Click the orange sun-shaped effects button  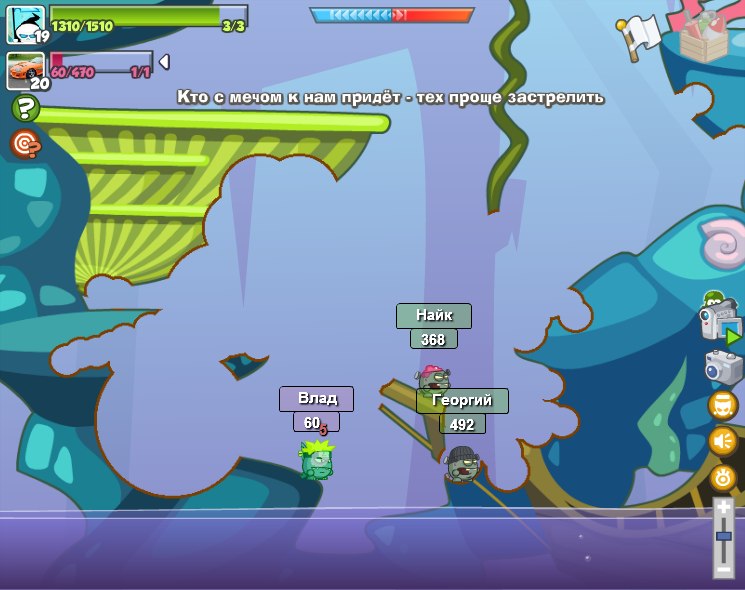[722, 478]
